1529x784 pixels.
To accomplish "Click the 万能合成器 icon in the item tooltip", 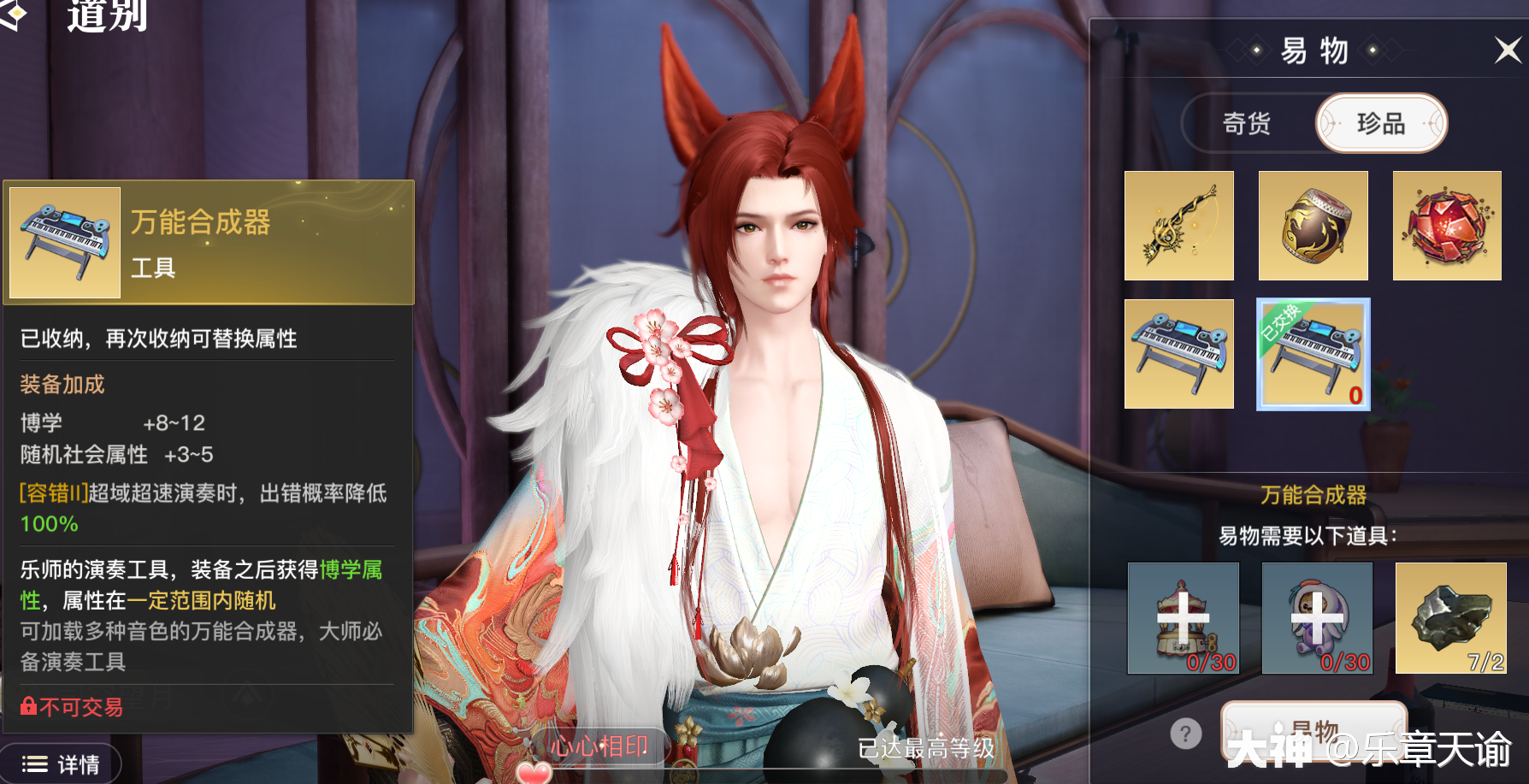I will pos(64,242).
